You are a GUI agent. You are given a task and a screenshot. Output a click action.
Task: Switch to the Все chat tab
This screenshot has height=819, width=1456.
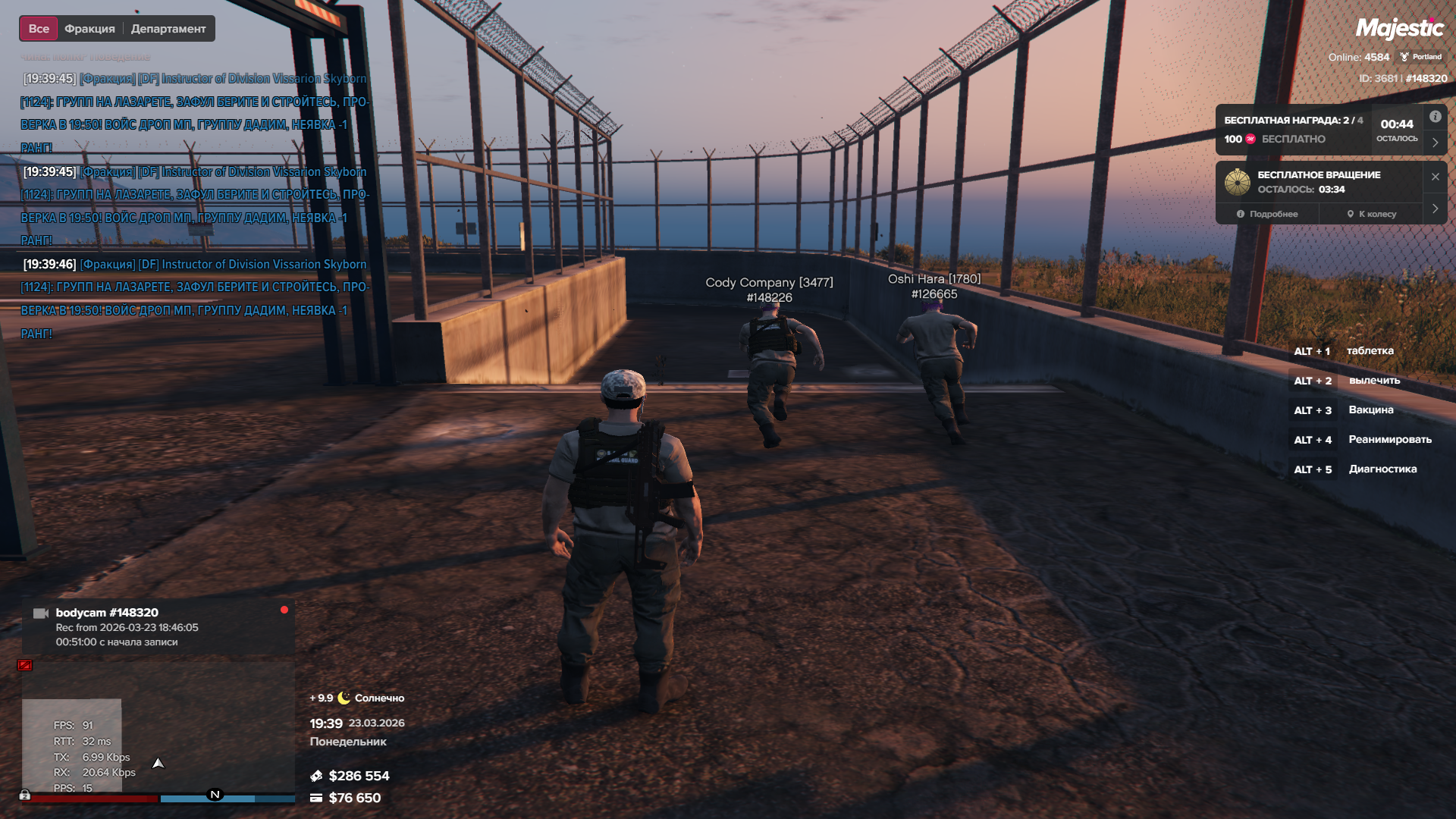click(x=39, y=29)
